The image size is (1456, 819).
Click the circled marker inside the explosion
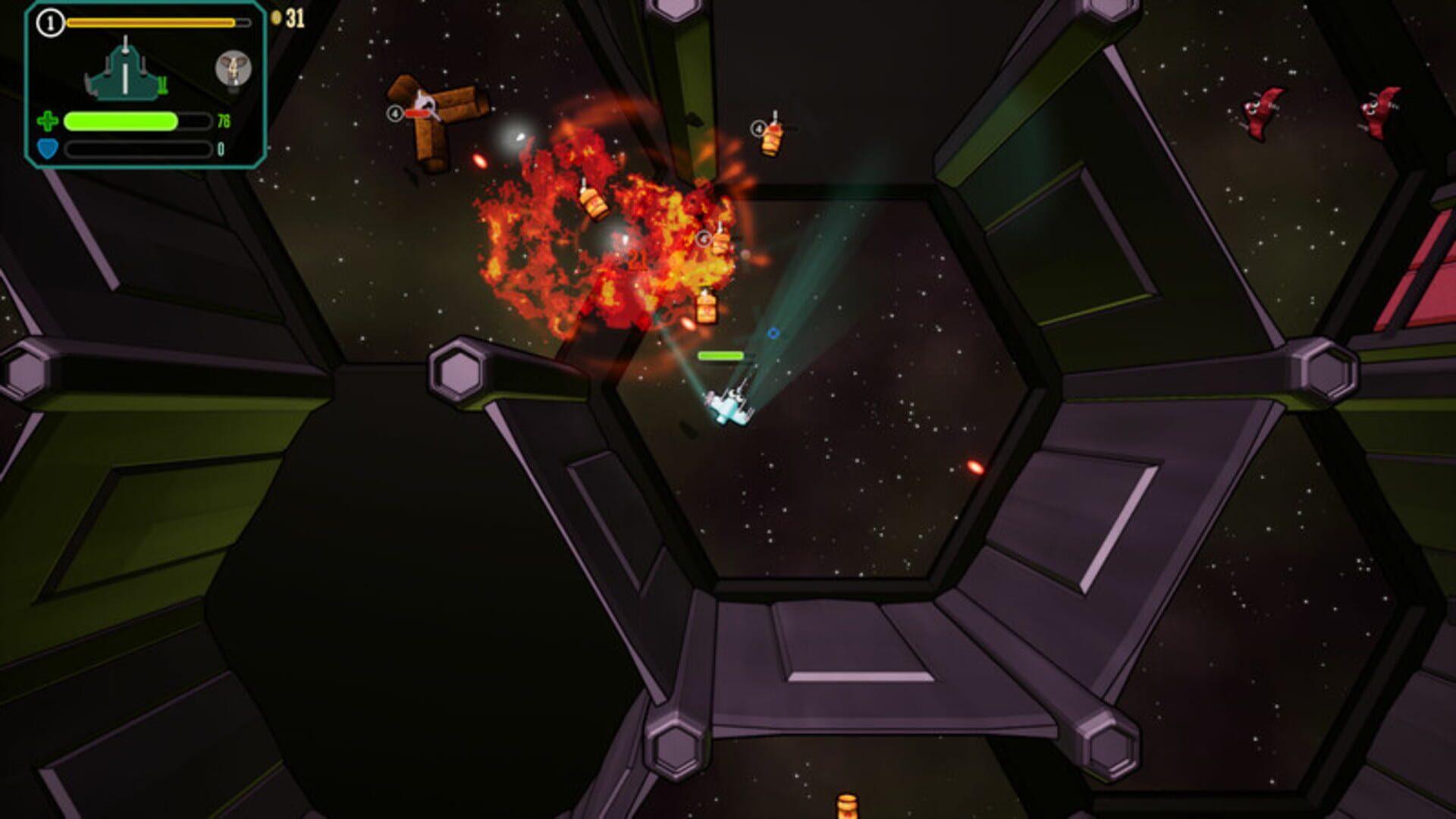click(x=704, y=239)
